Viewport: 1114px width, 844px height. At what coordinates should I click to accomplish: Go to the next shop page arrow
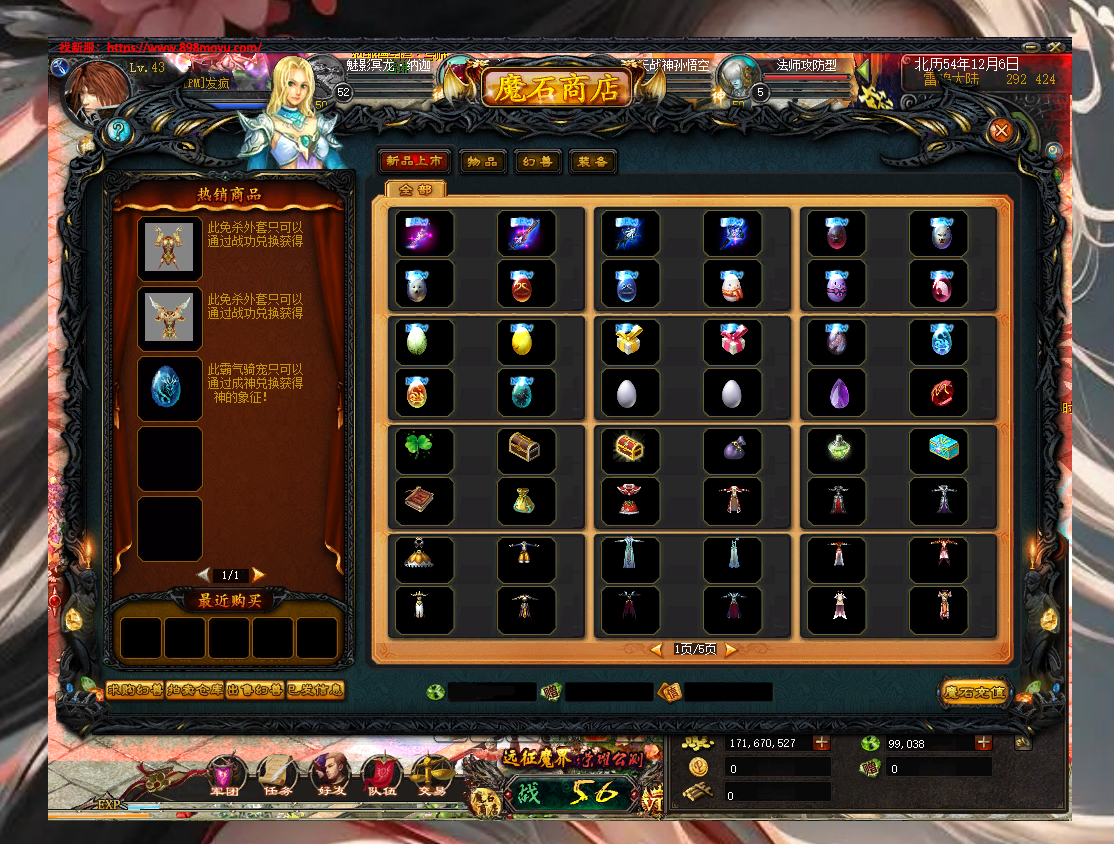[731, 649]
